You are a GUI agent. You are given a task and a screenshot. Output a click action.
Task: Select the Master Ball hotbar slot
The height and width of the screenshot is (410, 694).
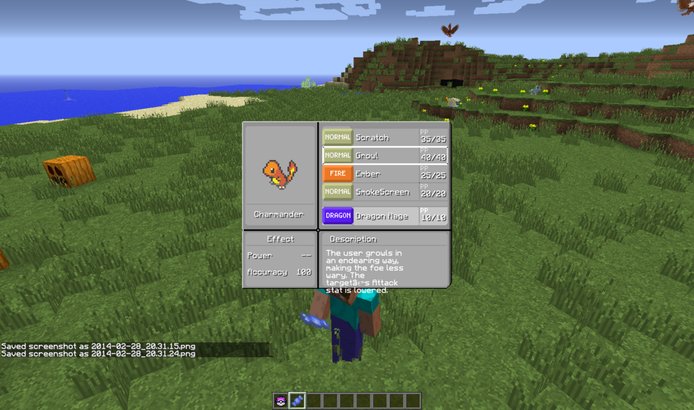click(281, 400)
